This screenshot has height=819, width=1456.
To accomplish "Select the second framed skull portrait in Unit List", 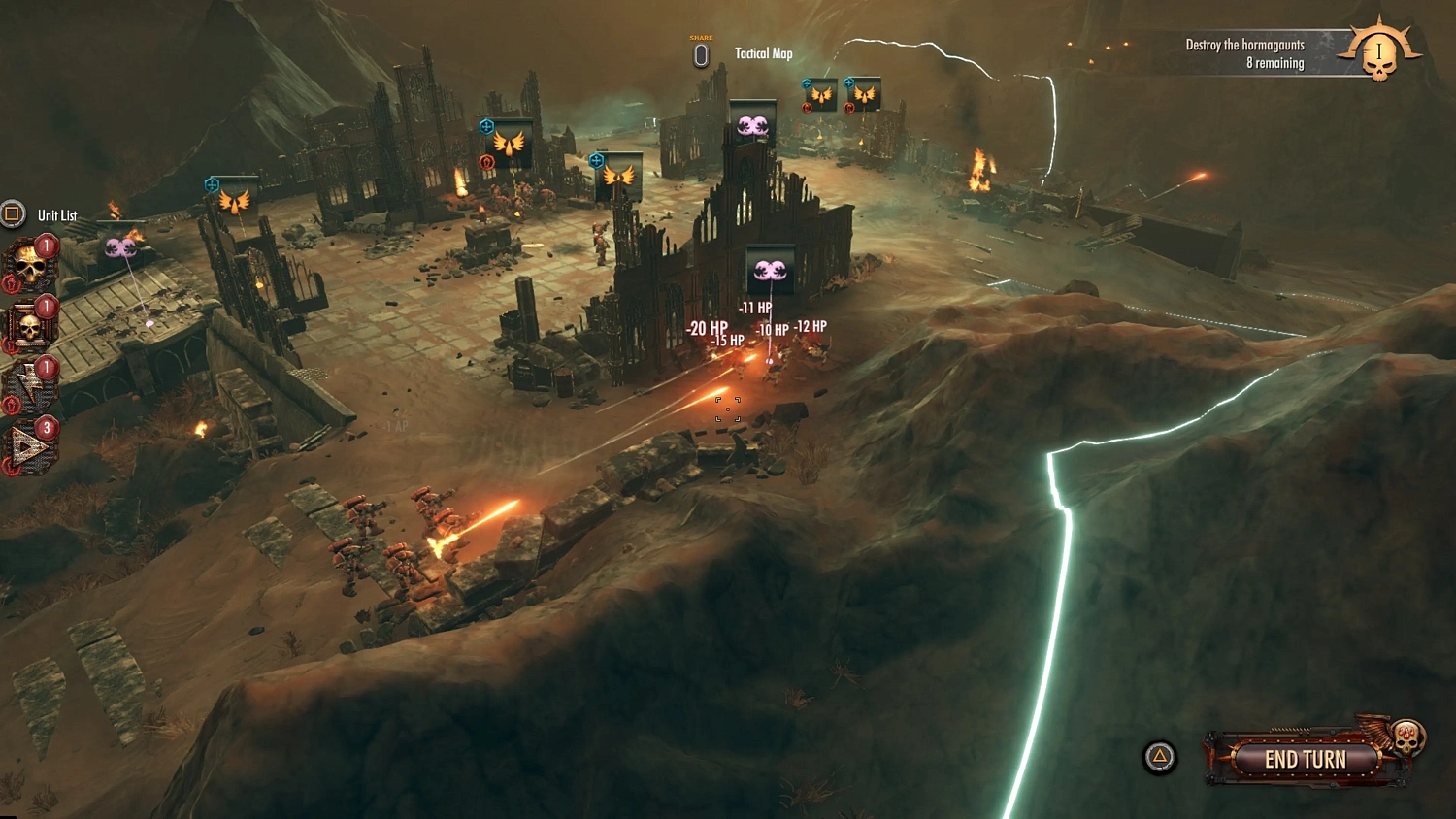I will [31, 323].
